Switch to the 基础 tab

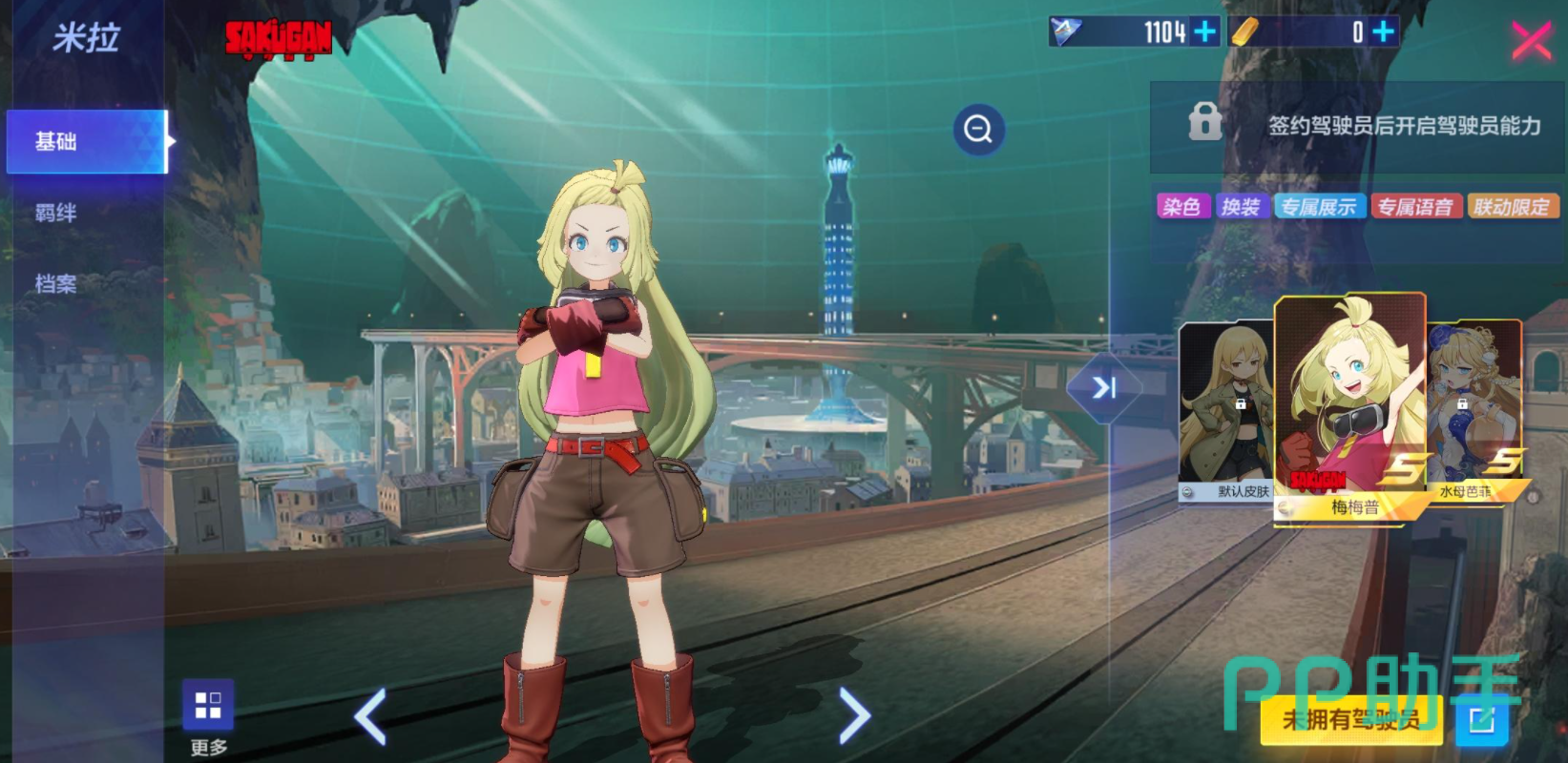pos(86,142)
